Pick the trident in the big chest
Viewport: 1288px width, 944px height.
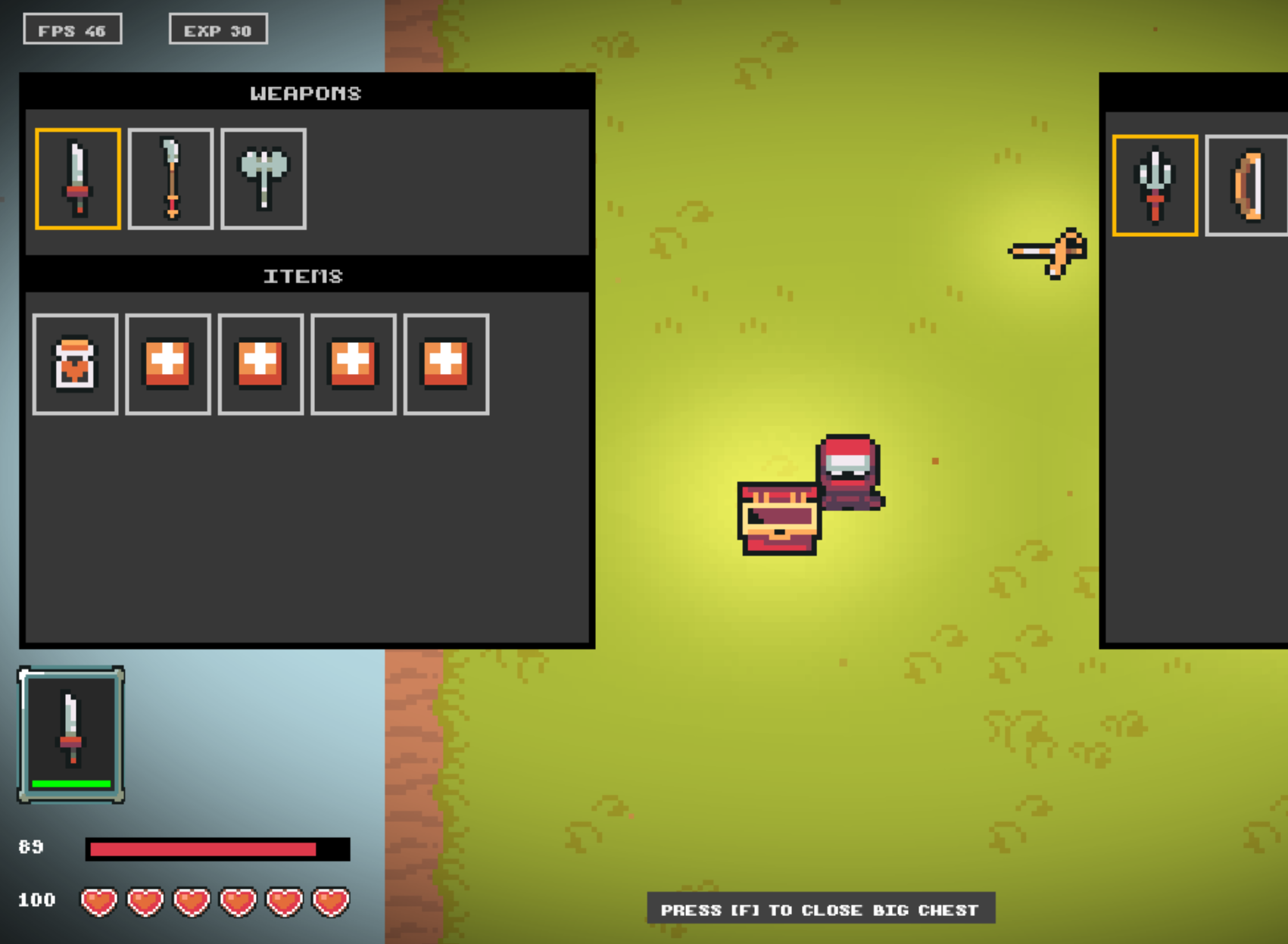pyautogui.click(x=1155, y=186)
